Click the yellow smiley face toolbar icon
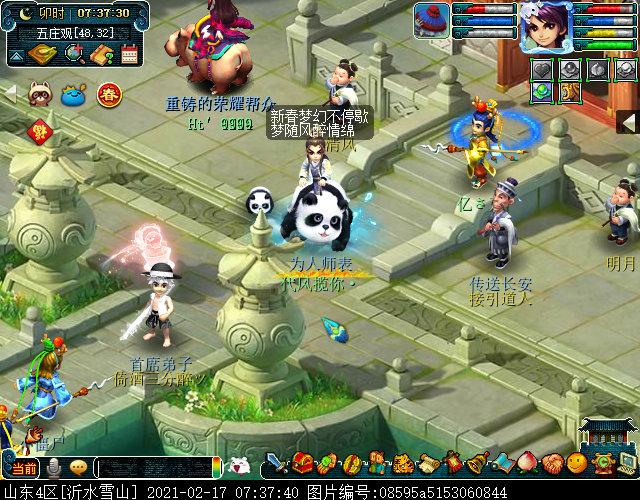Viewport: 640px width, 500px height. 577,463
